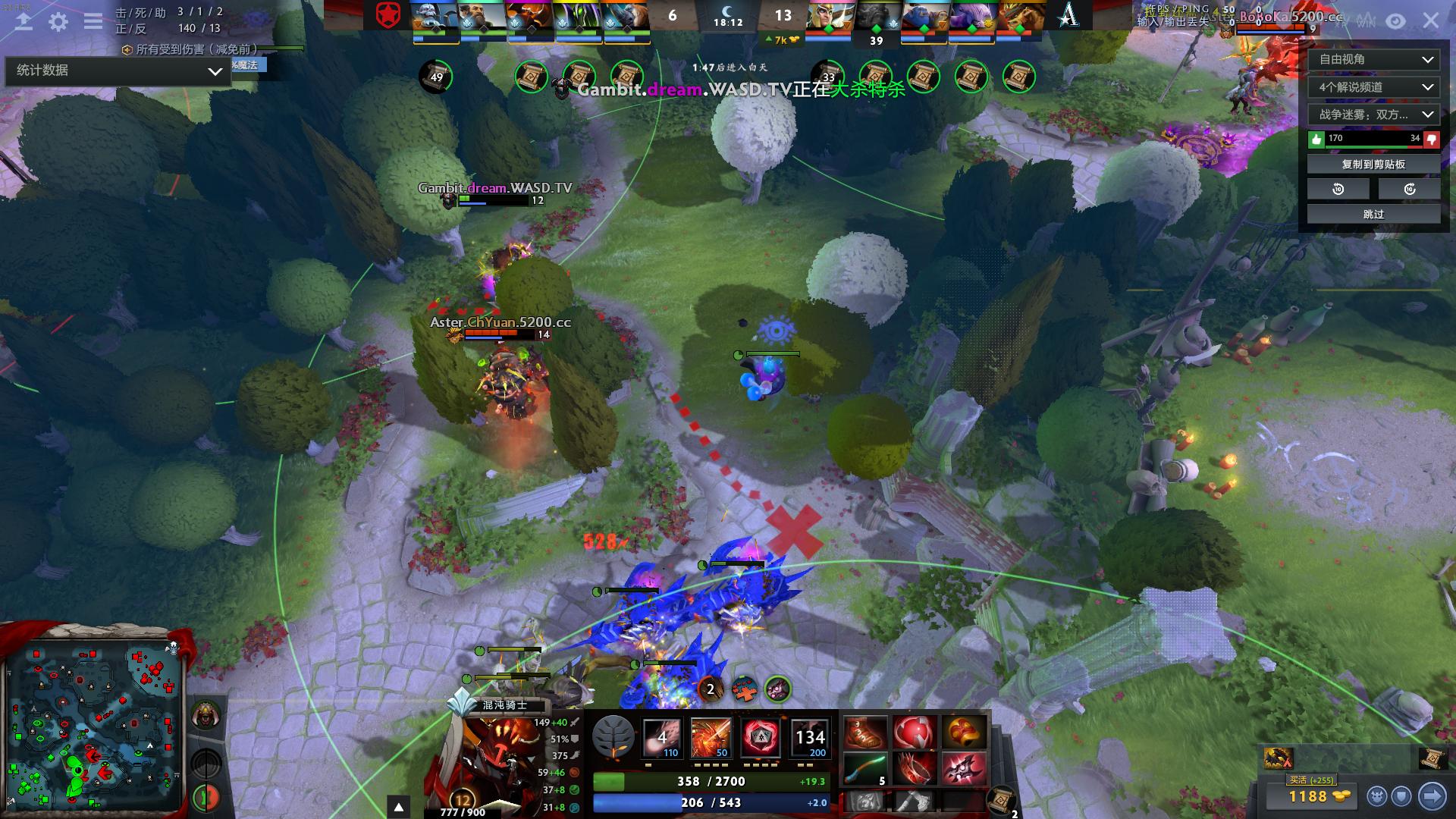
Task: Click the upload/share icon in top-left corner
Action: click(x=24, y=22)
